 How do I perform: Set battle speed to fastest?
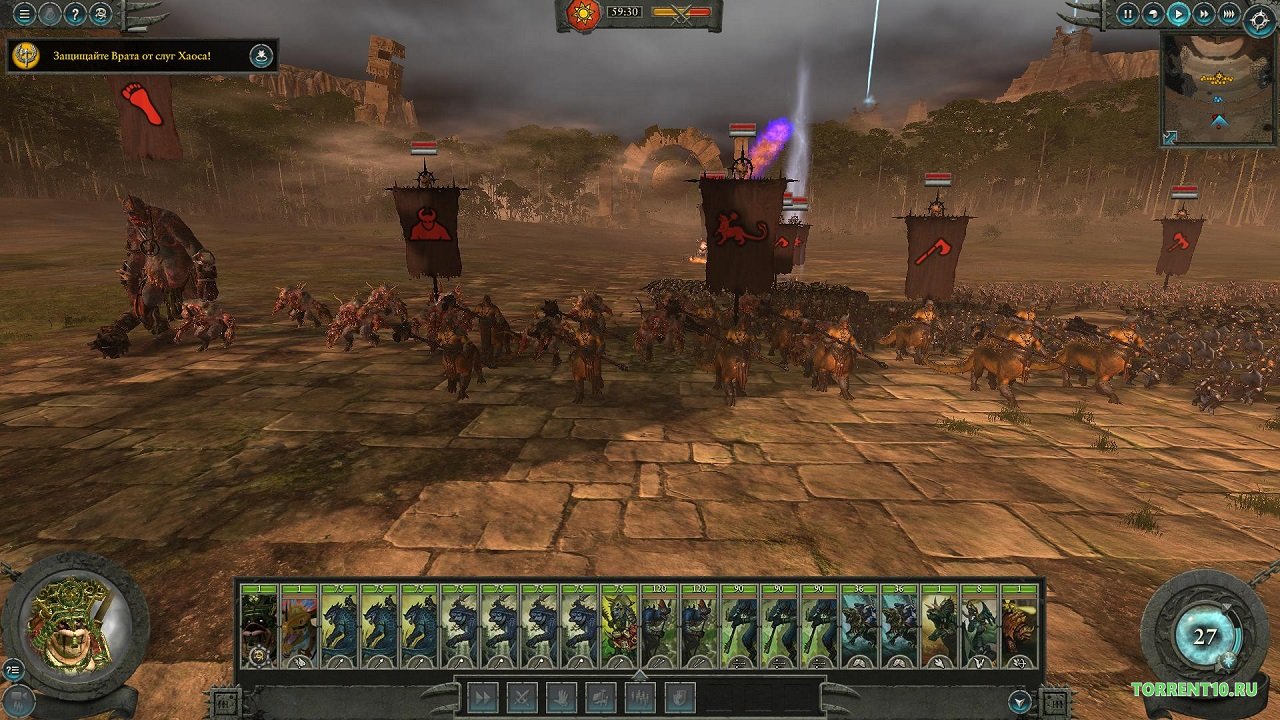(1229, 14)
